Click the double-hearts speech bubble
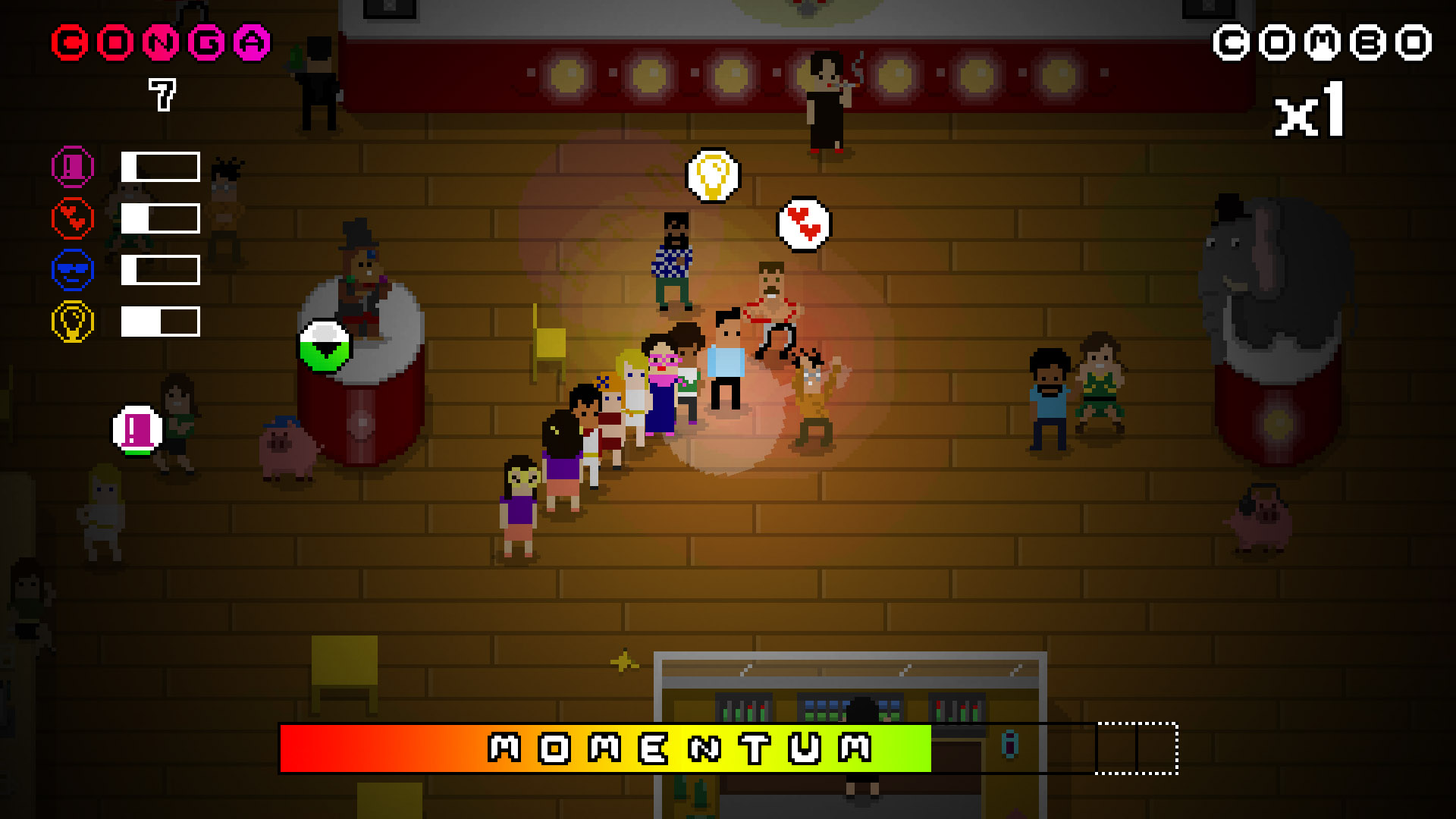Viewport: 1456px width, 819px height. click(x=803, y=223)
